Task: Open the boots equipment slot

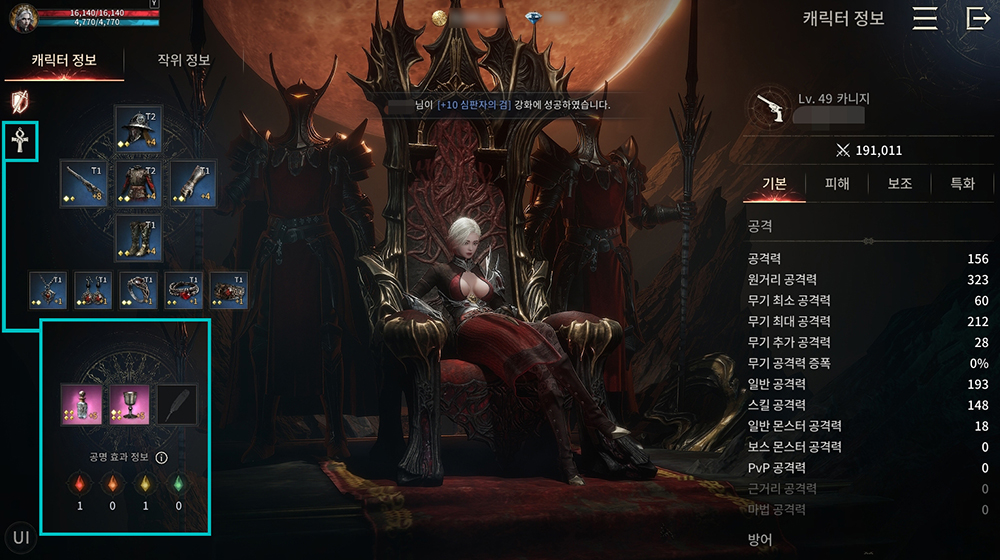Action: 137,238
